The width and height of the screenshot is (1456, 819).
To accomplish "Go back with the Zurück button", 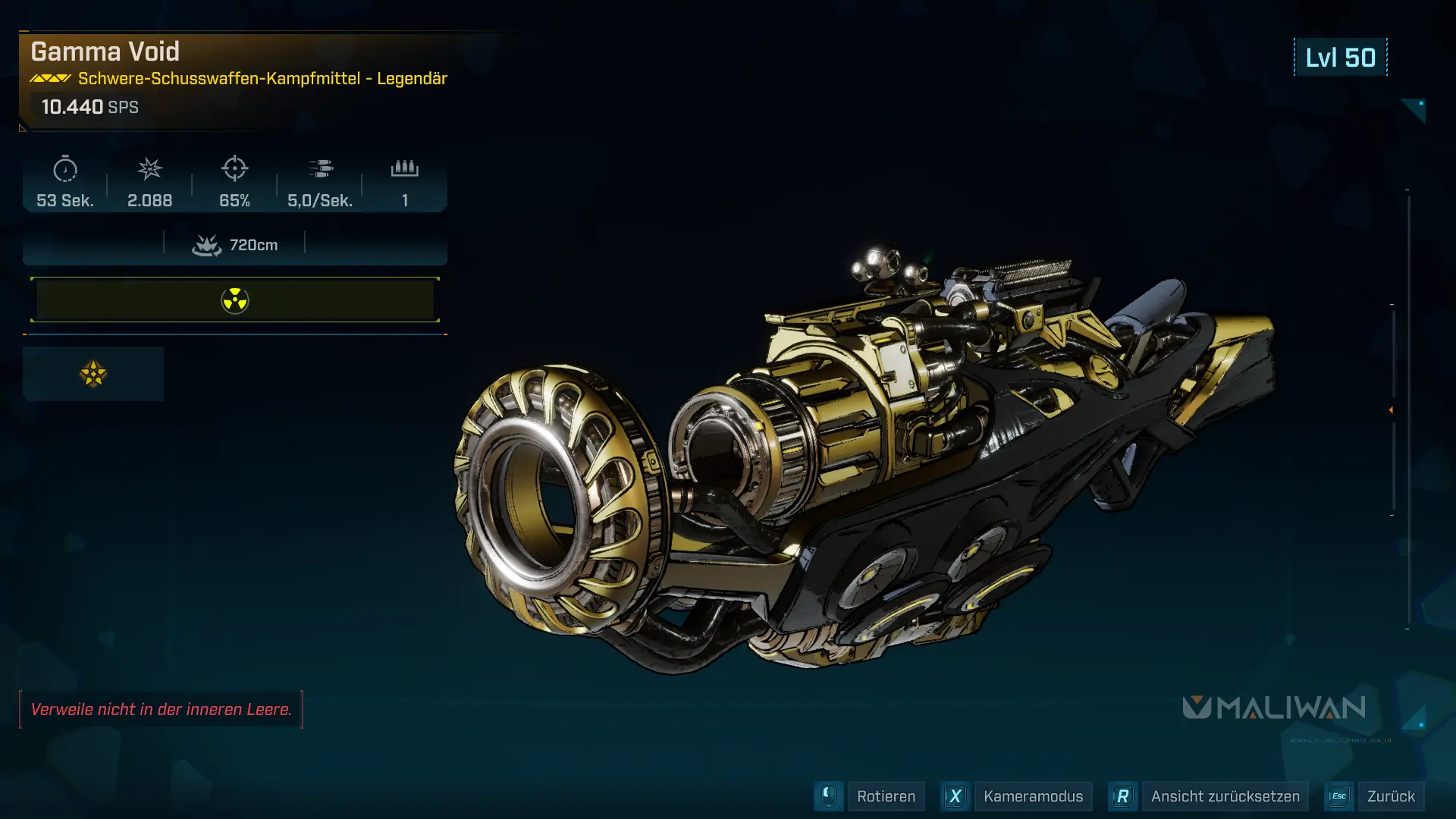I will 1390,796.
